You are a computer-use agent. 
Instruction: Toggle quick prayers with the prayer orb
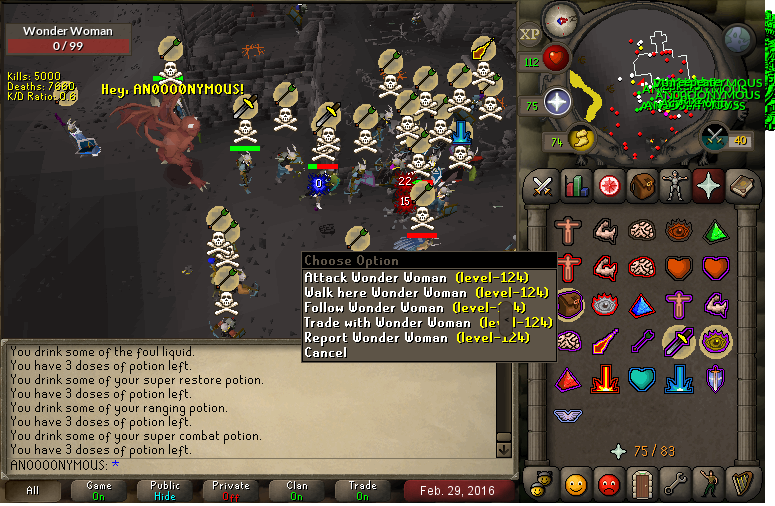556,101
